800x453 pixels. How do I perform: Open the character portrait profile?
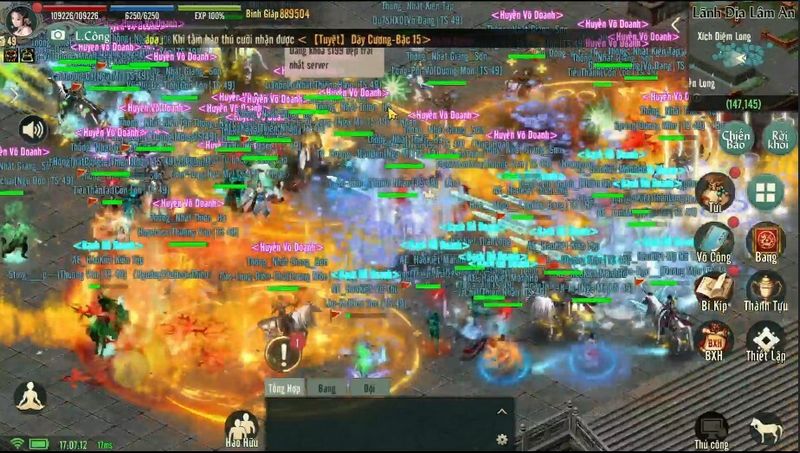[22, 18]
